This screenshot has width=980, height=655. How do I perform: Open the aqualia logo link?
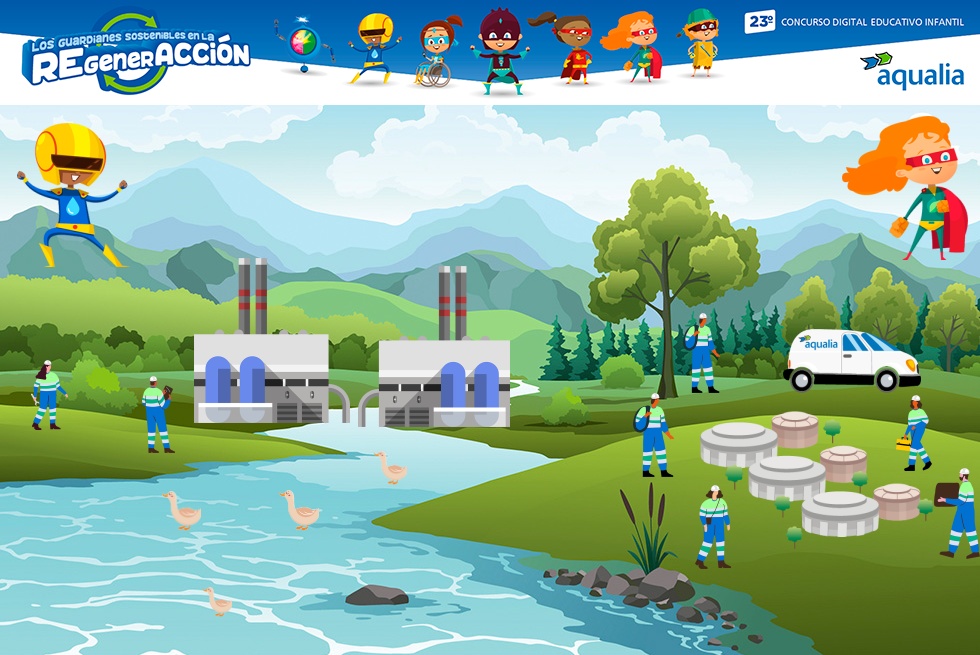911,69
